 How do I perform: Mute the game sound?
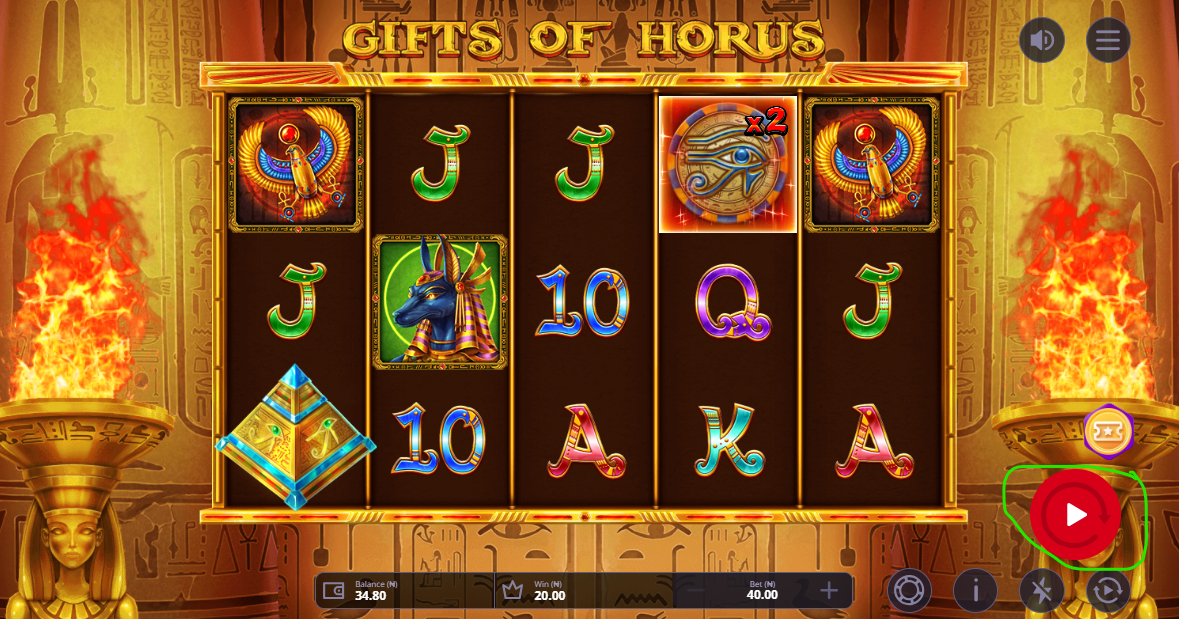1042,40
